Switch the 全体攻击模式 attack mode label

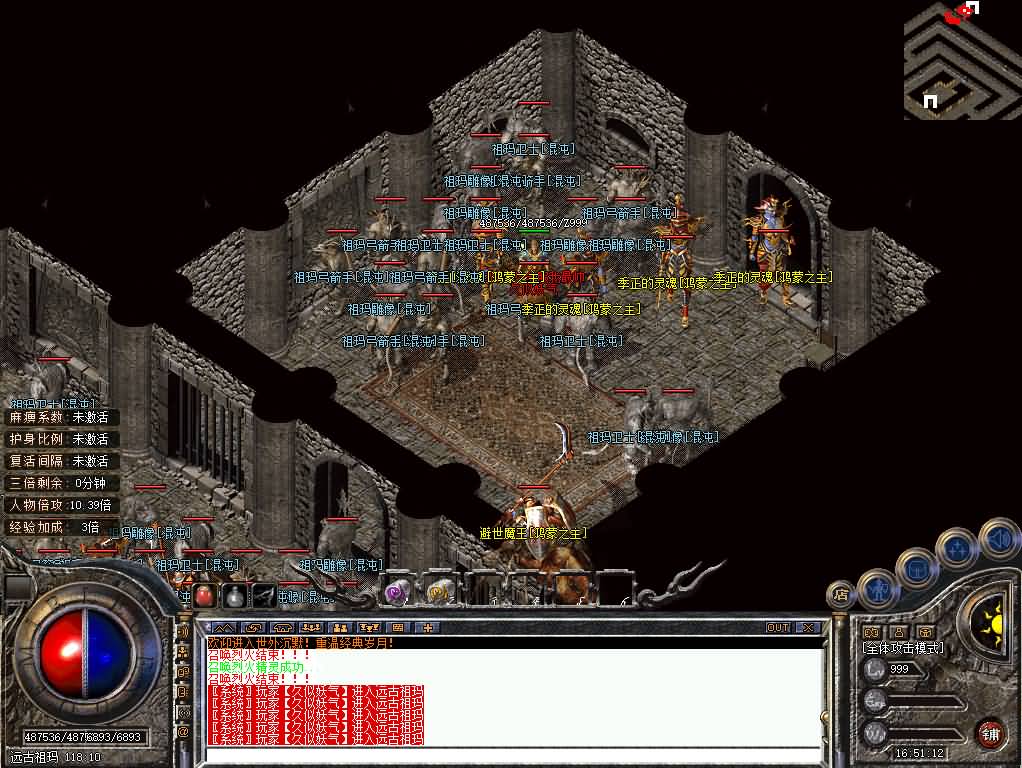(903, 648)
